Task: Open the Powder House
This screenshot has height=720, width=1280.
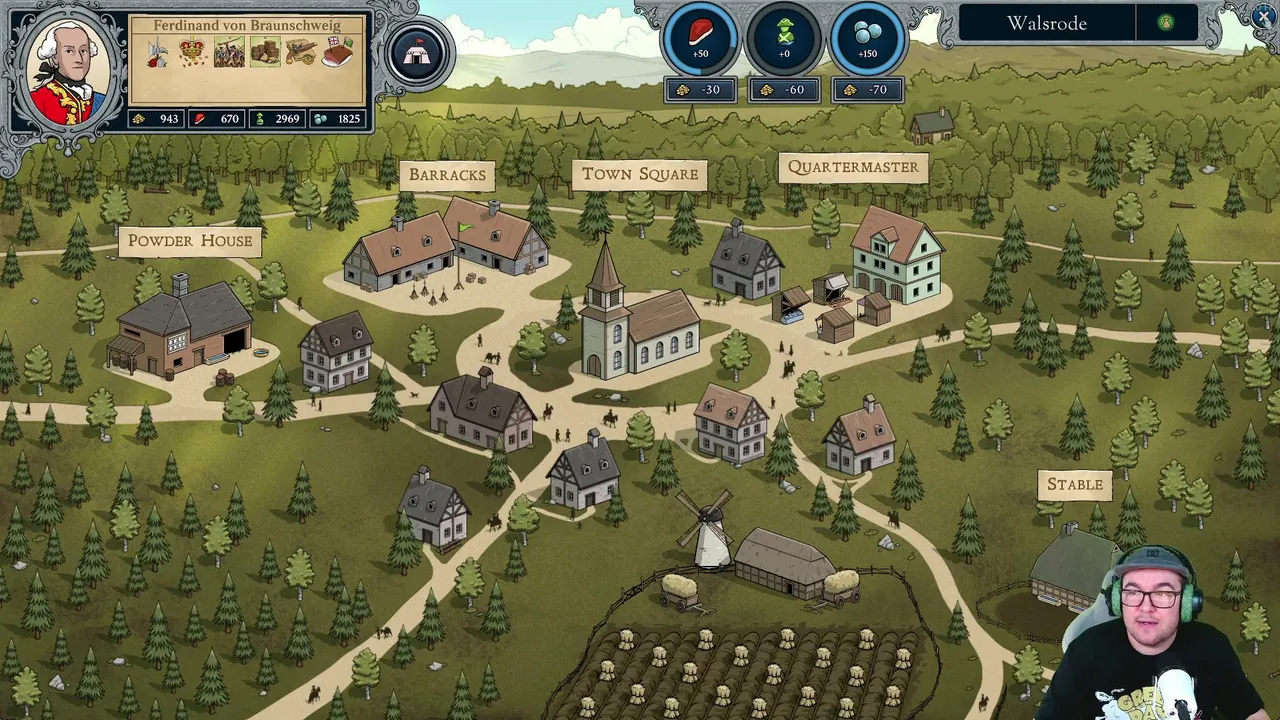Action: [x=189, y=241]
